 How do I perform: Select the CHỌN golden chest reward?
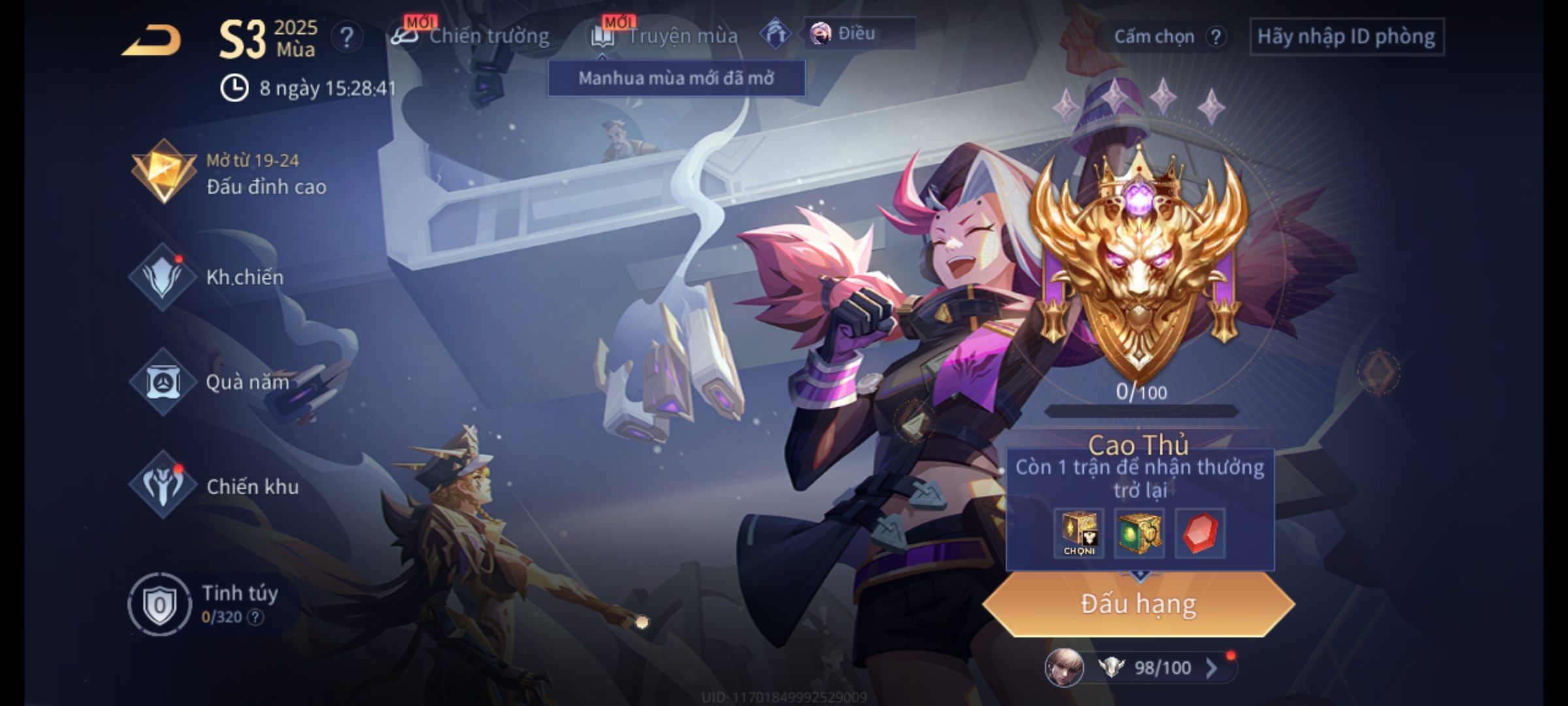tap(1079, 533)
